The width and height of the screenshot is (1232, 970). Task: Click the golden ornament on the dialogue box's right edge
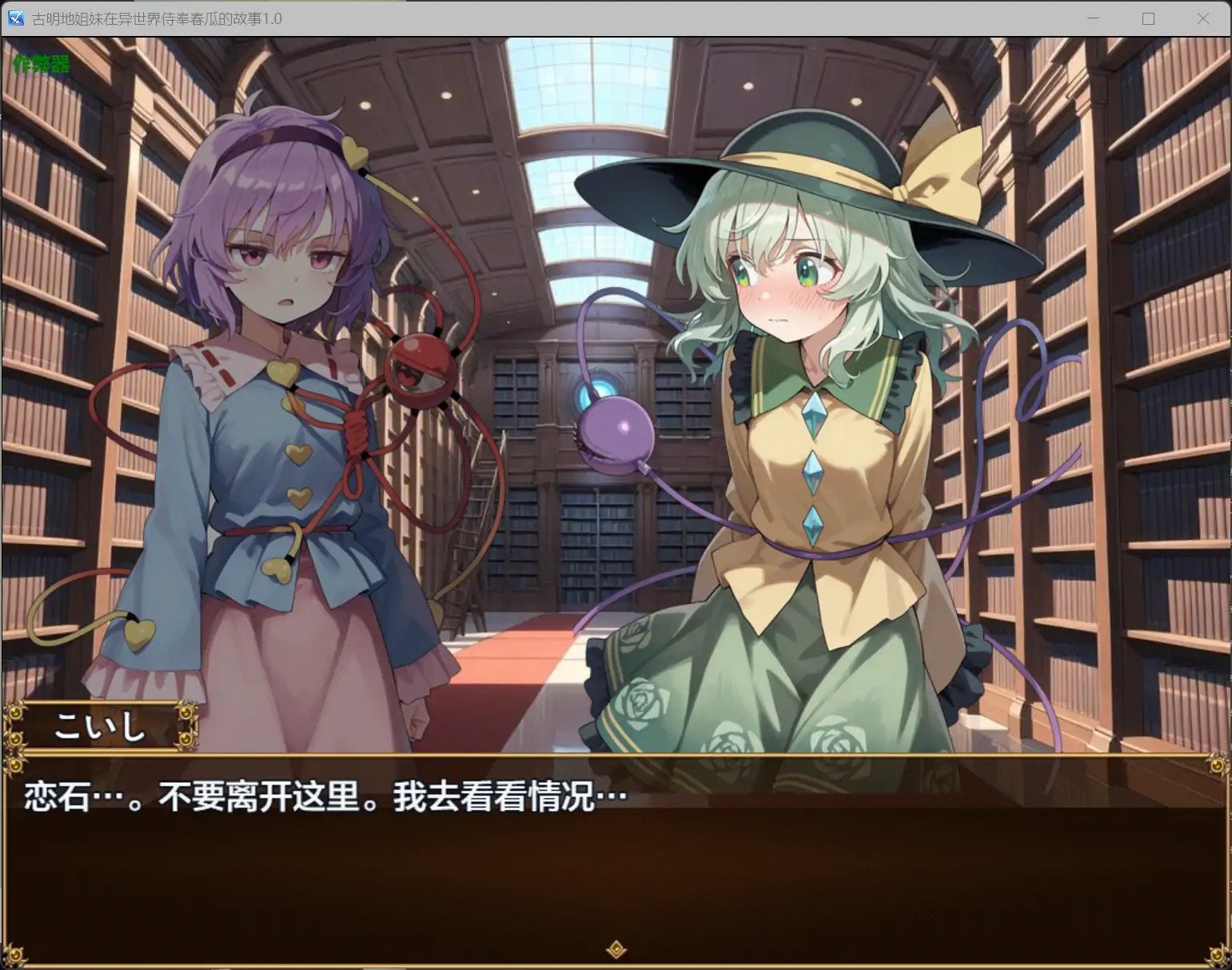tap(1218, 766)
